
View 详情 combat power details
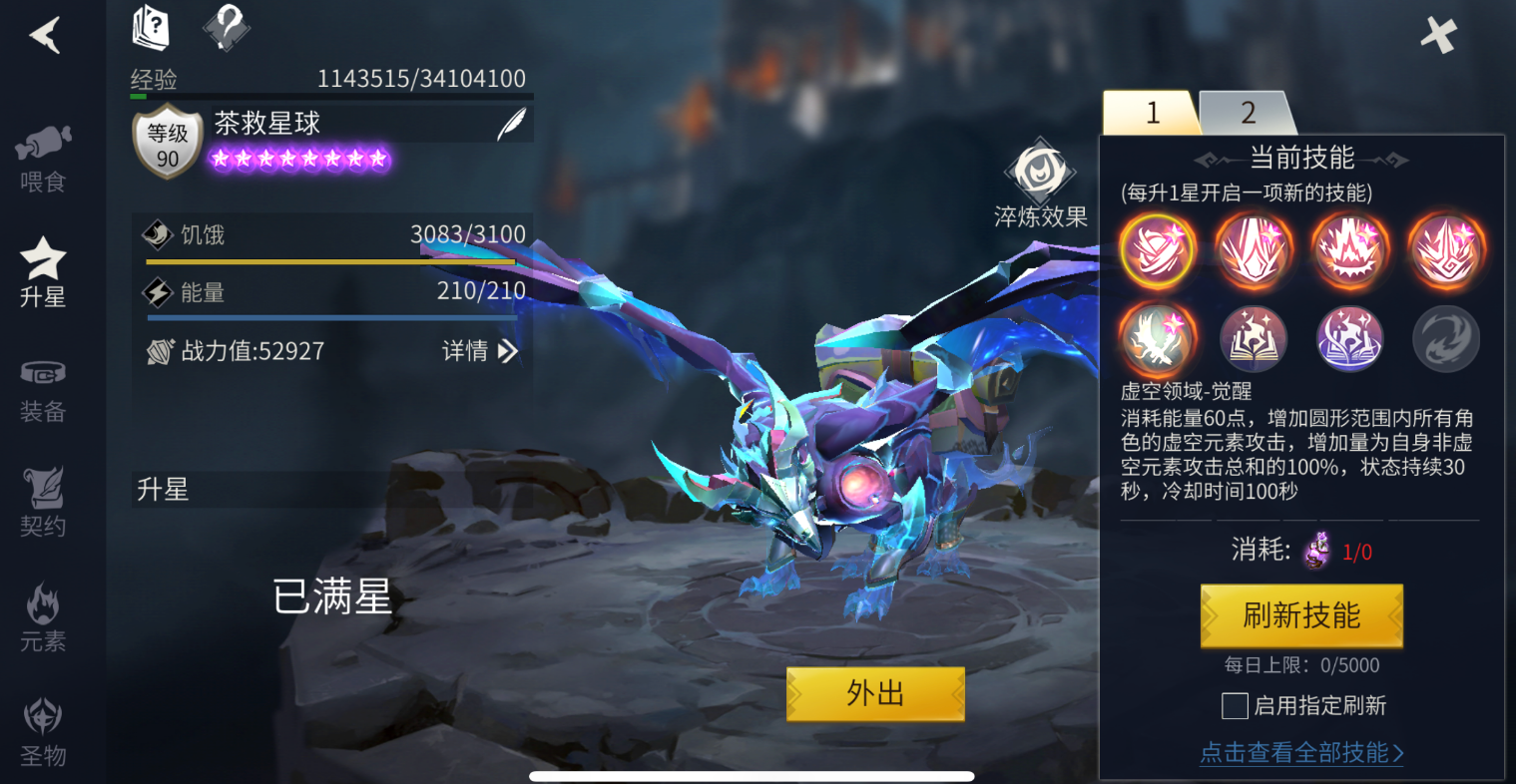480,351
